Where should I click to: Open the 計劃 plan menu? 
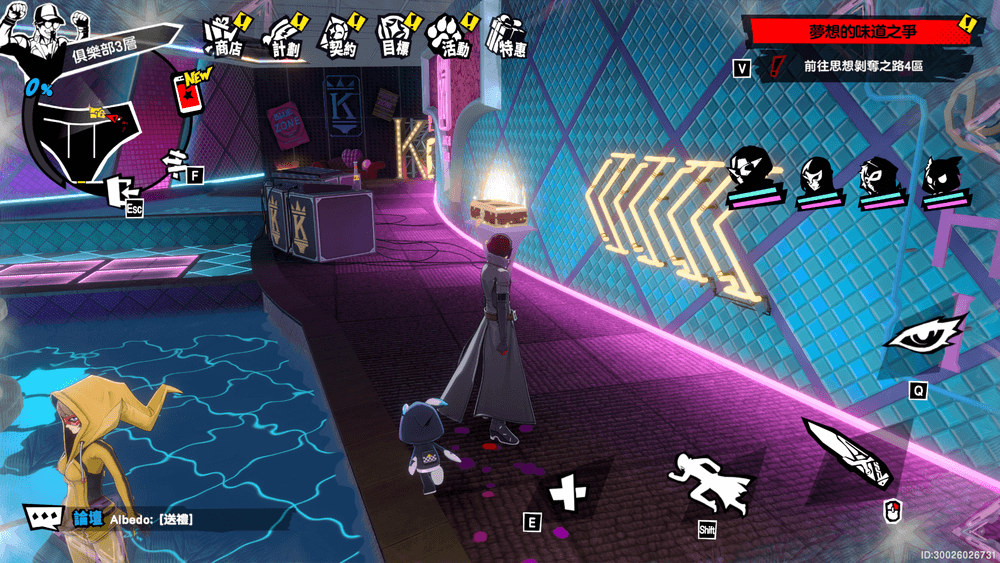[x=285, y=37]
